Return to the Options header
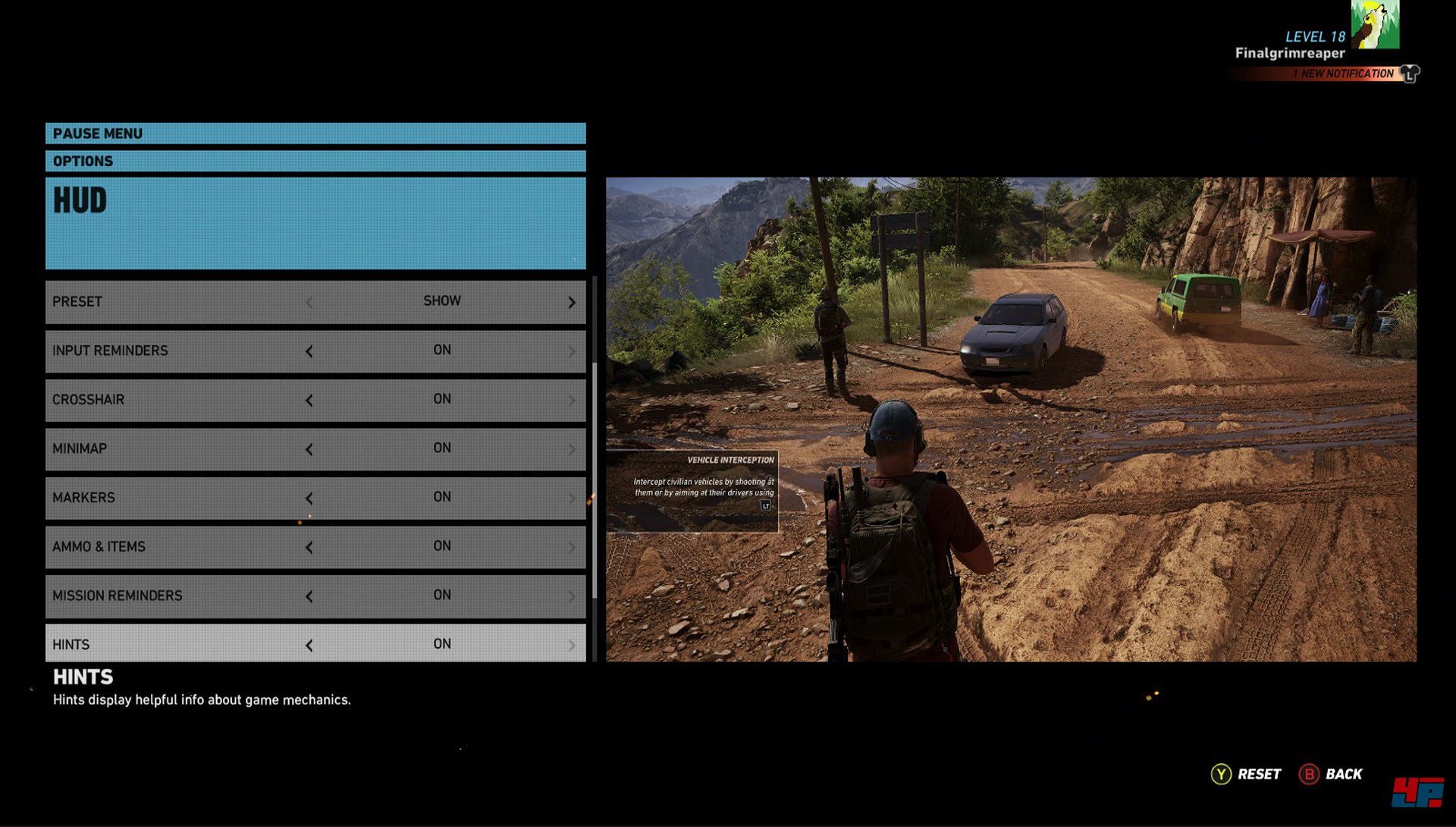 click(x=315, y=161)
